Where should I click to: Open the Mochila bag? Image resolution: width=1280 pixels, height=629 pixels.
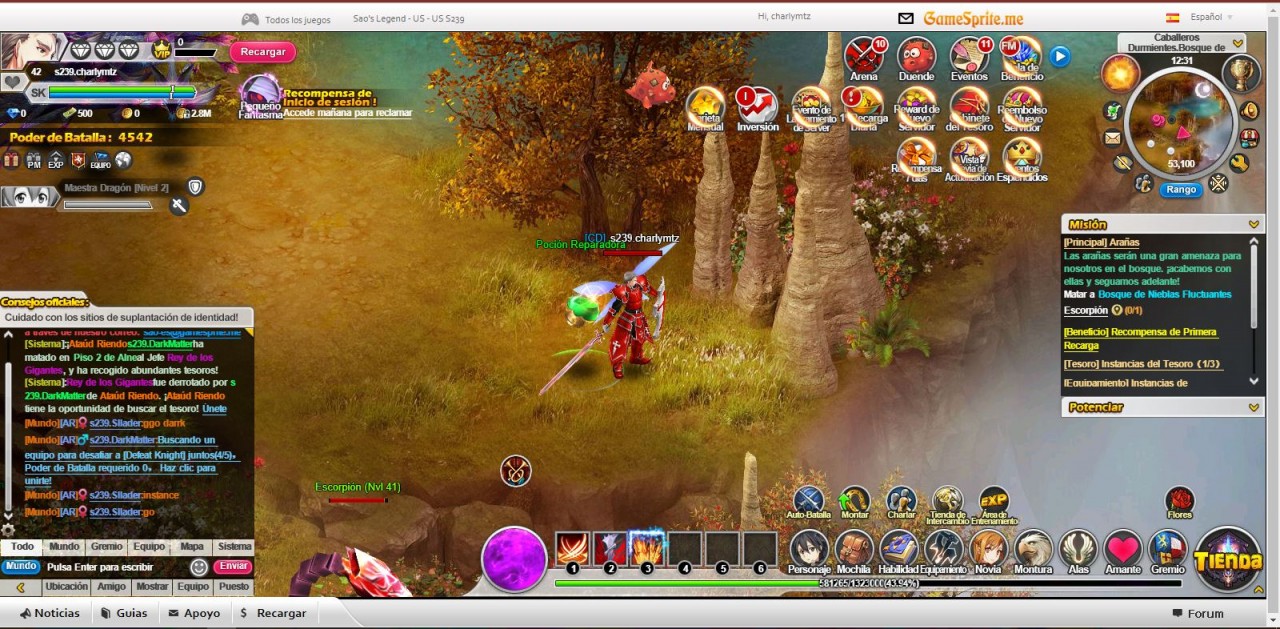point(854,550)
